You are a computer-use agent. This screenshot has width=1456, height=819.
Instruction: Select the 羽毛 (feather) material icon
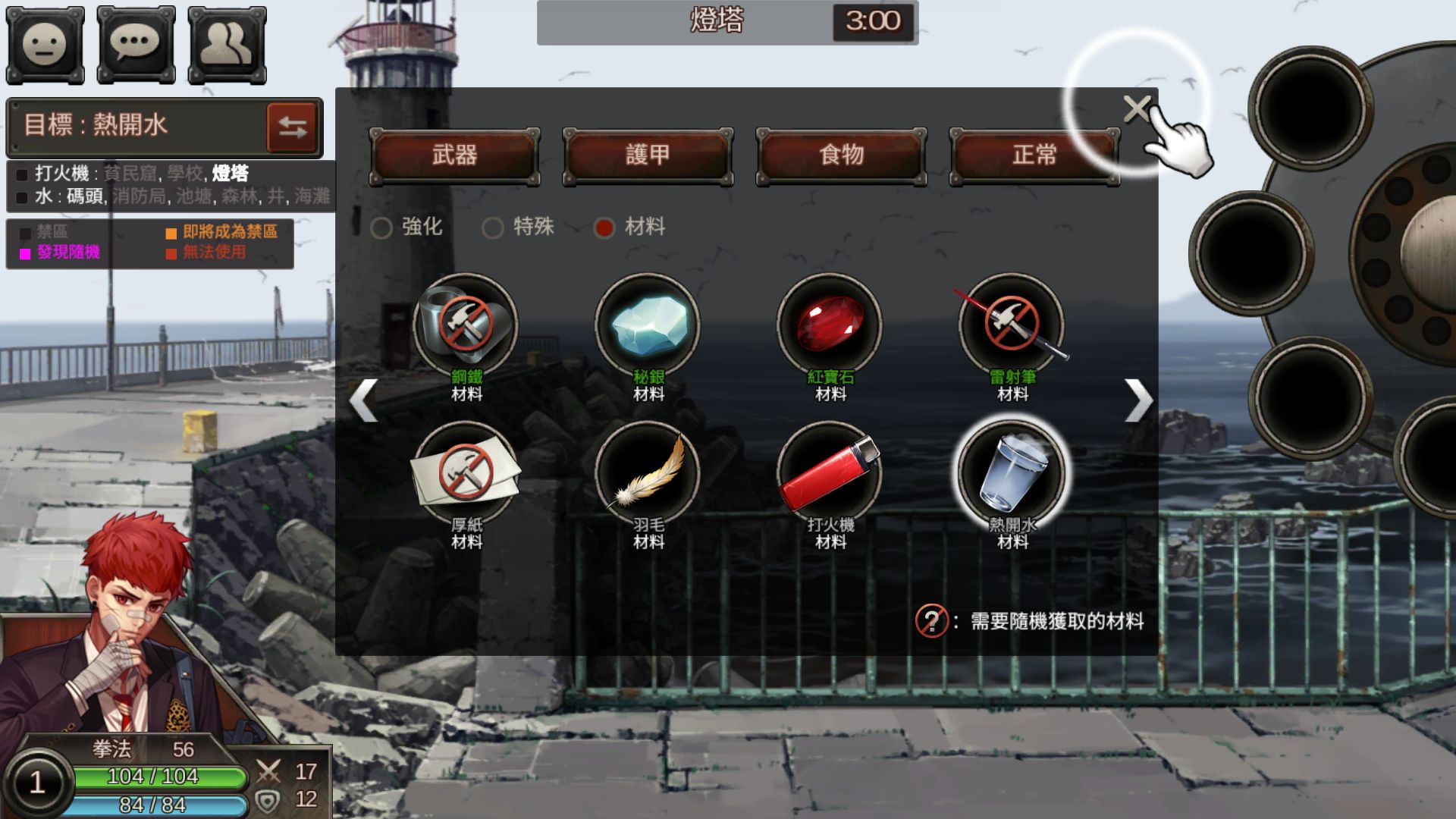(651, 472)
